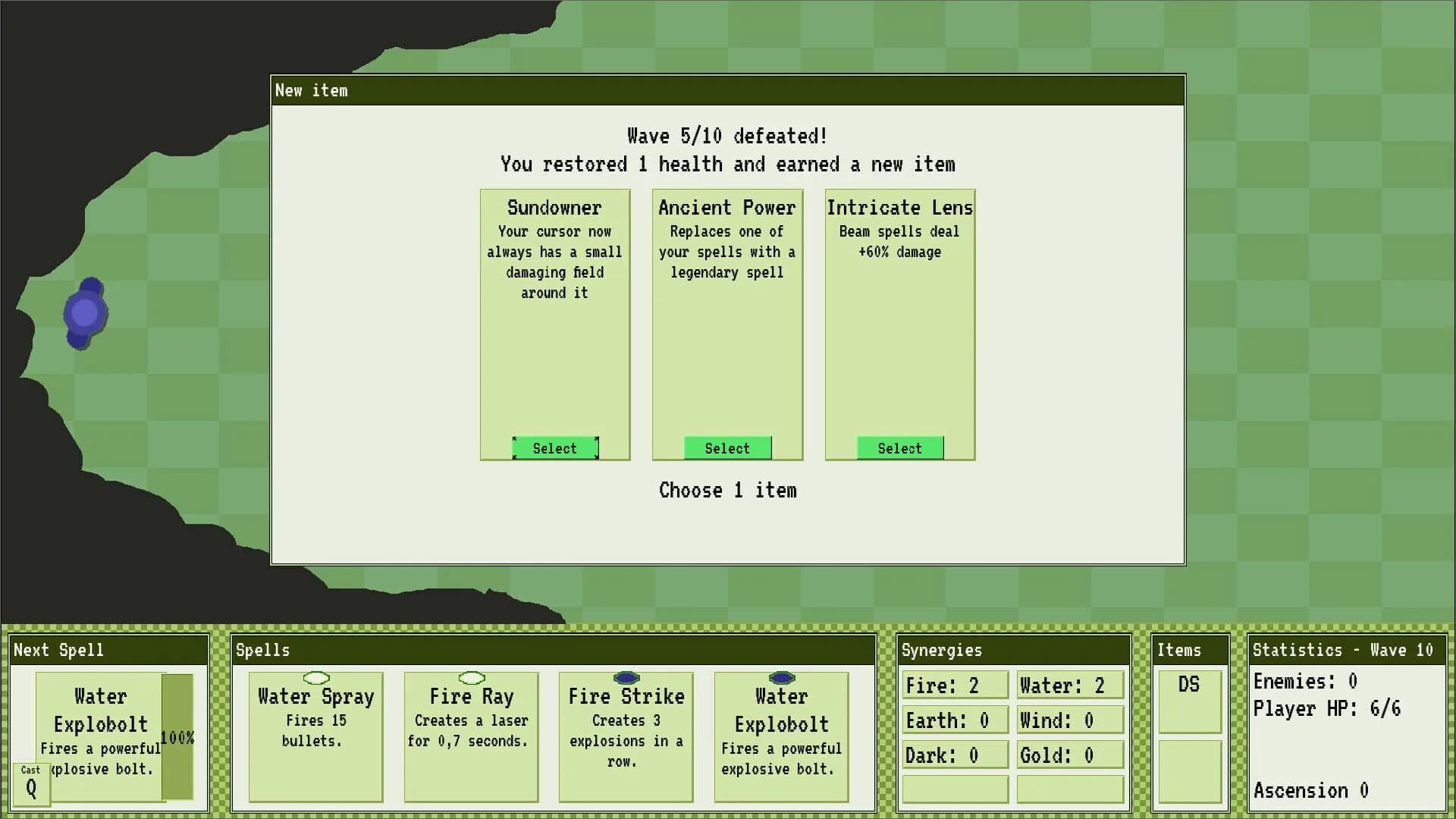
Task: Click the white gem above Fire Ray
Action: click(471, 677)
